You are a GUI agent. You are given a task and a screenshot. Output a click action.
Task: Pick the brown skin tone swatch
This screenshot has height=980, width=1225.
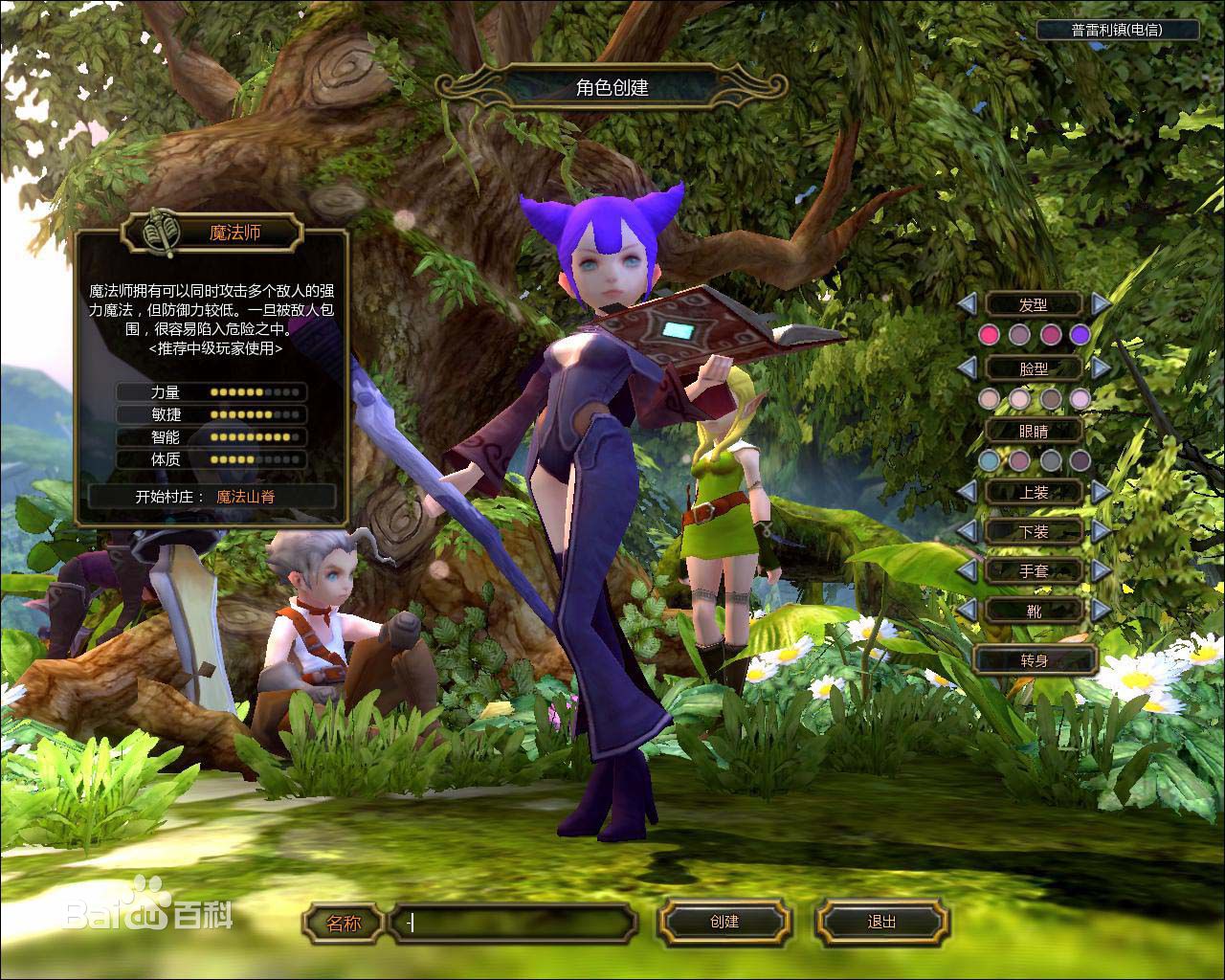pos(1051,398)
